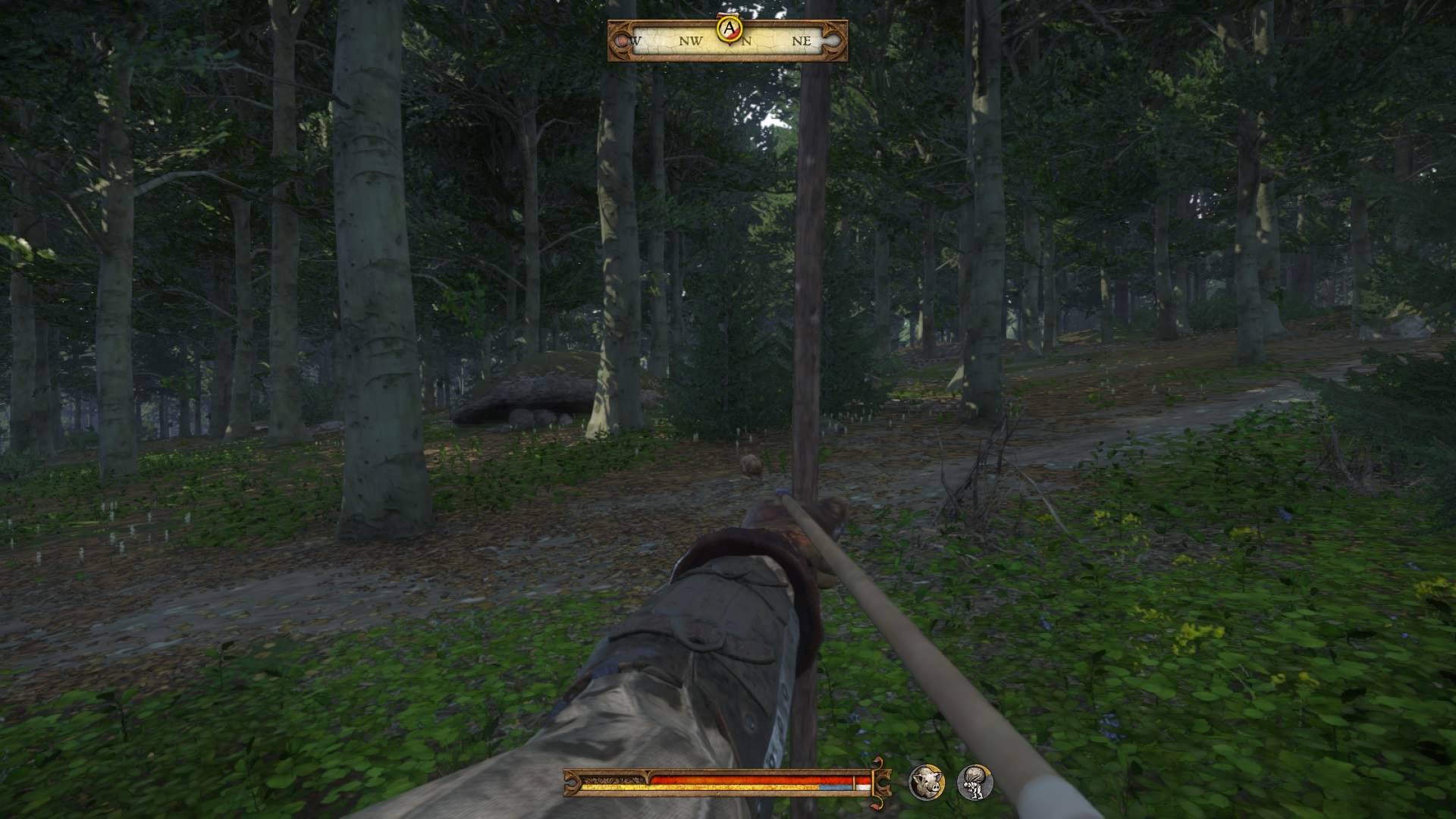Image resolution: width=1456 pixels, height=819 pixels.
Task: Click the NE heading on the compass bar
Action: click(x=801, y=41)
